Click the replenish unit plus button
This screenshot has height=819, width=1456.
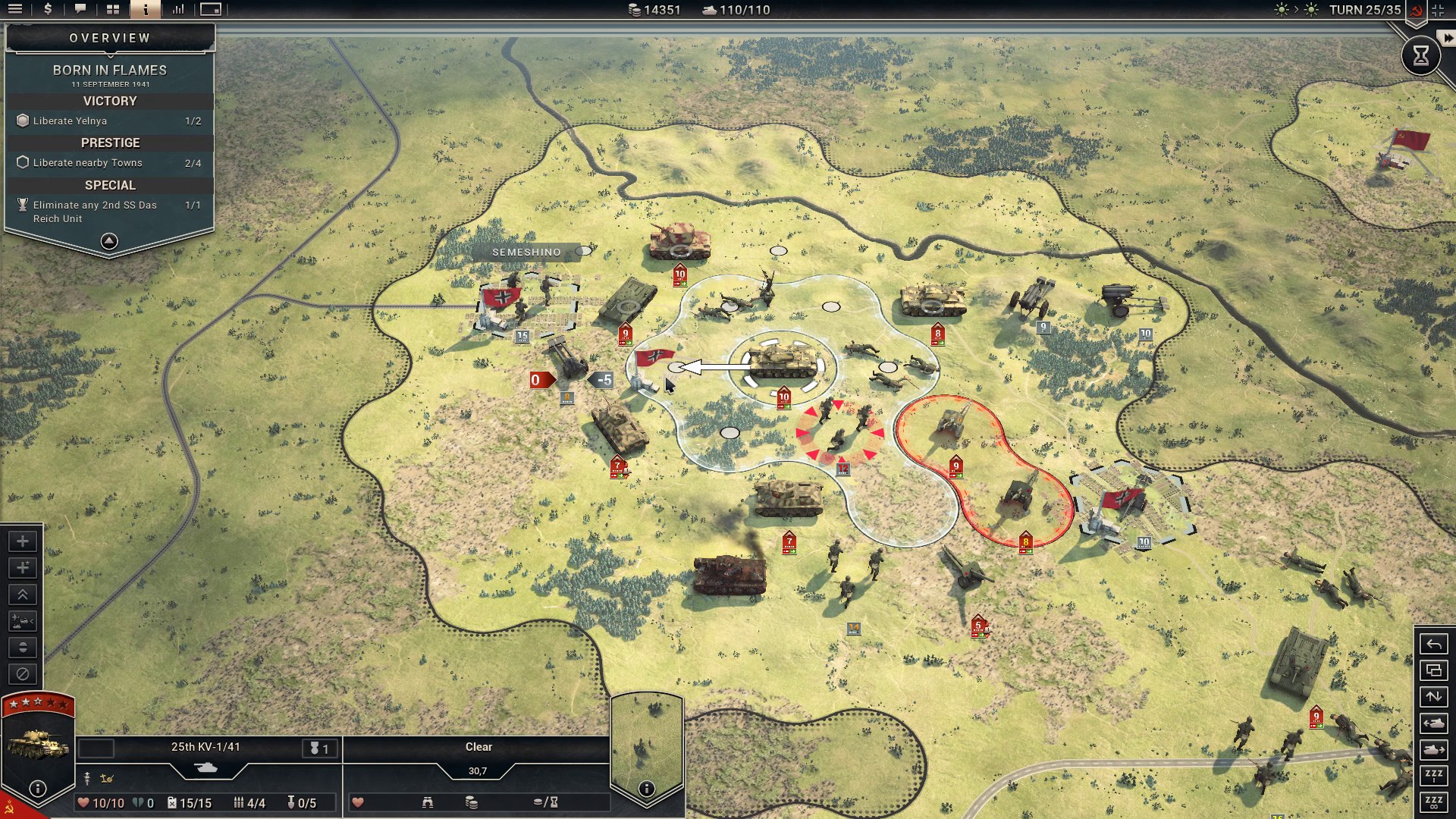tap(23, 541)
